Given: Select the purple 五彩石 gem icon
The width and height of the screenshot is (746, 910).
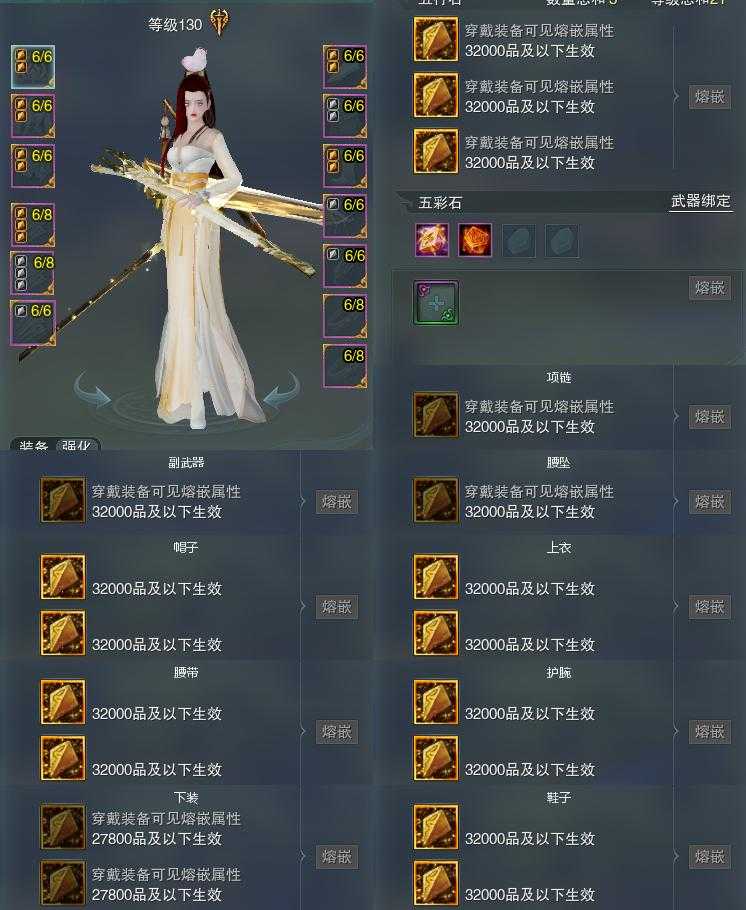Looking at the screenshot, I should coord(432,240).
